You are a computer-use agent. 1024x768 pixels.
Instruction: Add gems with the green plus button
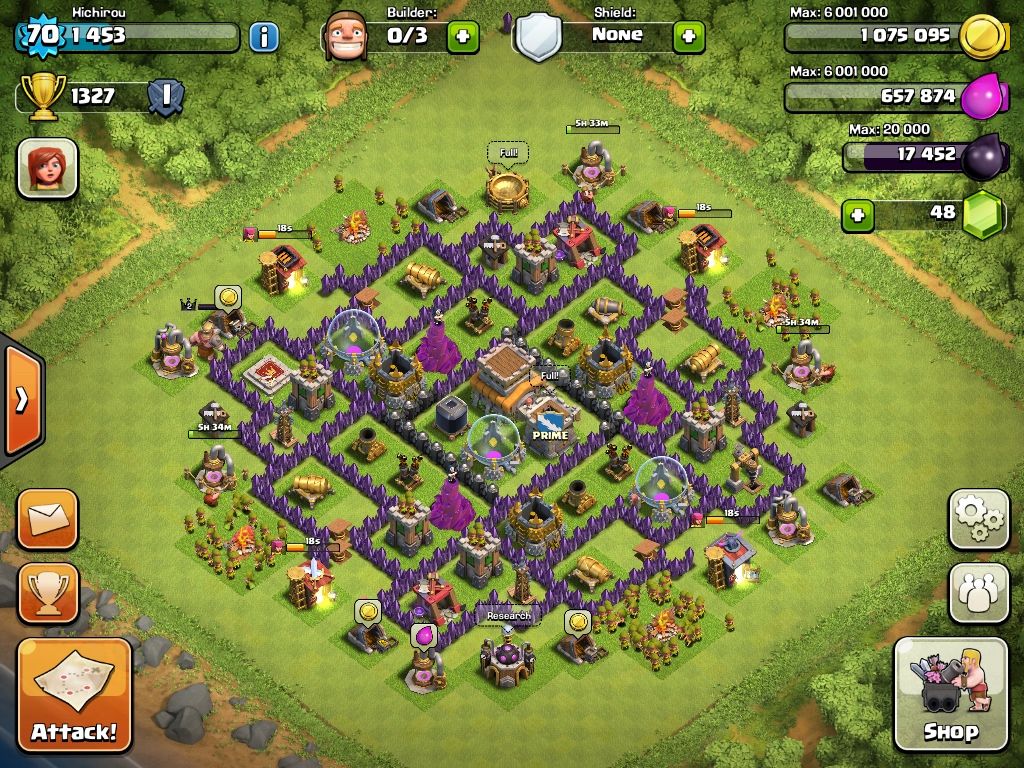856,214
